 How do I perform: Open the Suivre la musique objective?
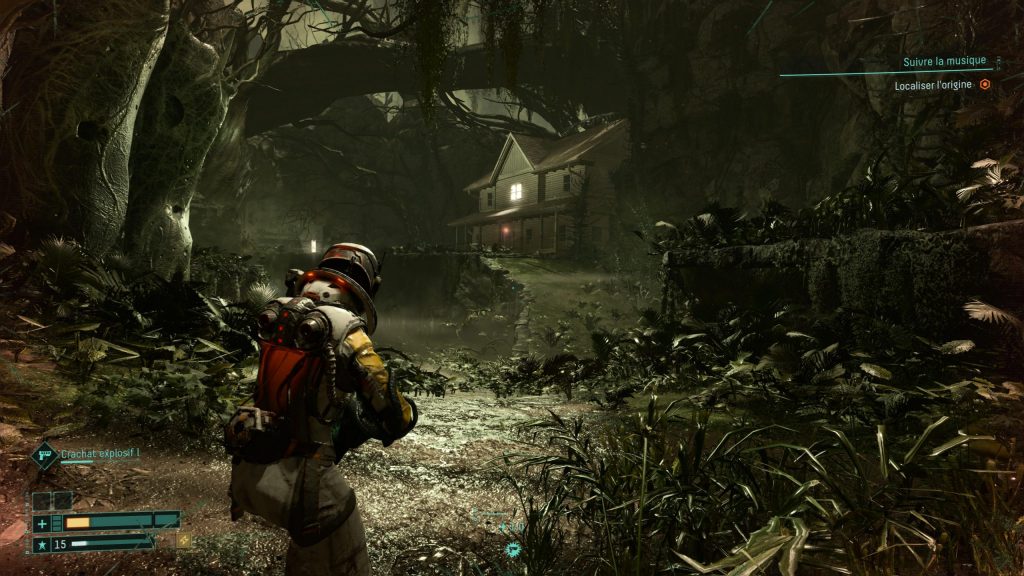(x=943, y=62)
